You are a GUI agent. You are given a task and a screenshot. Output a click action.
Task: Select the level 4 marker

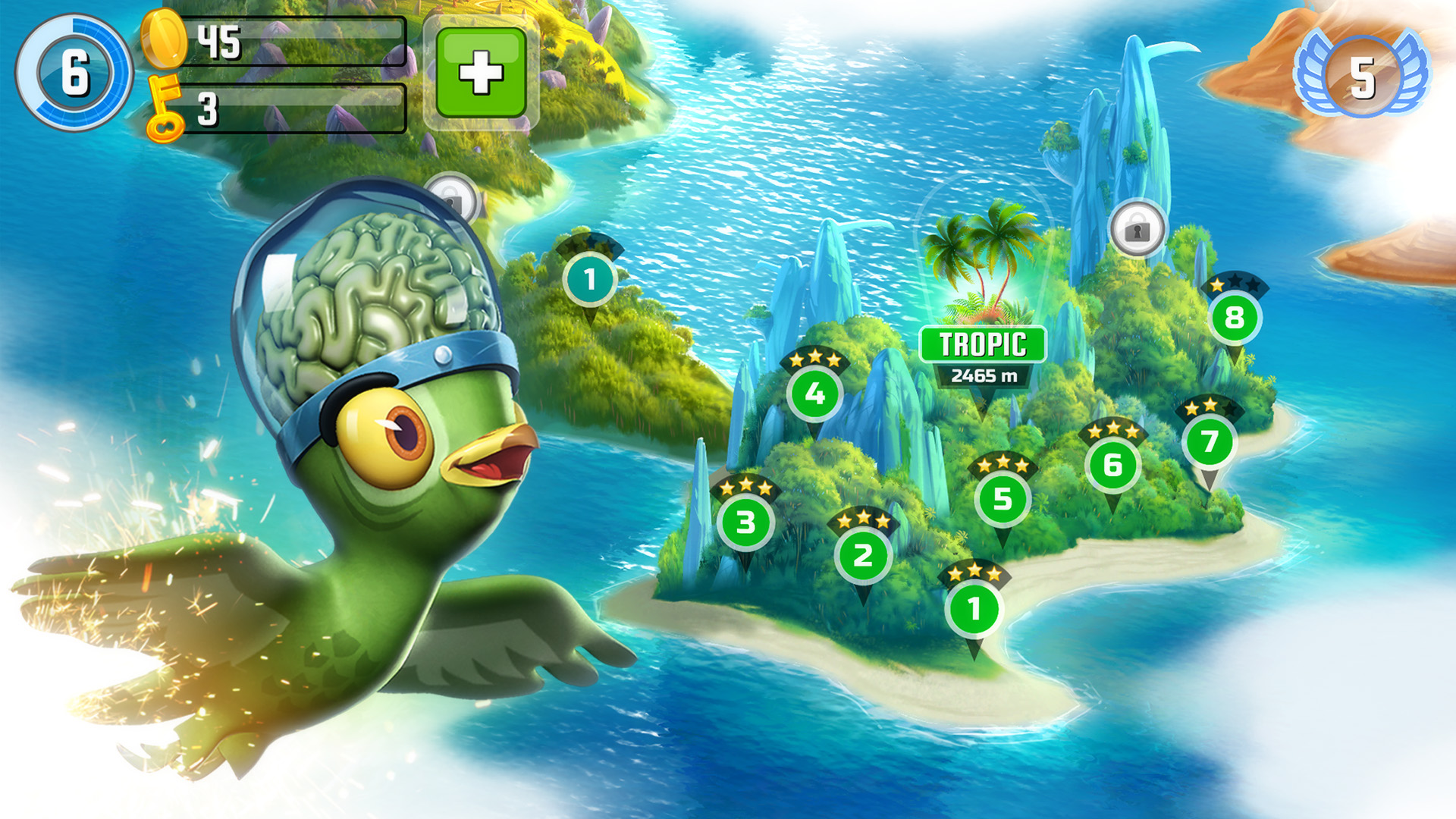coord(814,394)
